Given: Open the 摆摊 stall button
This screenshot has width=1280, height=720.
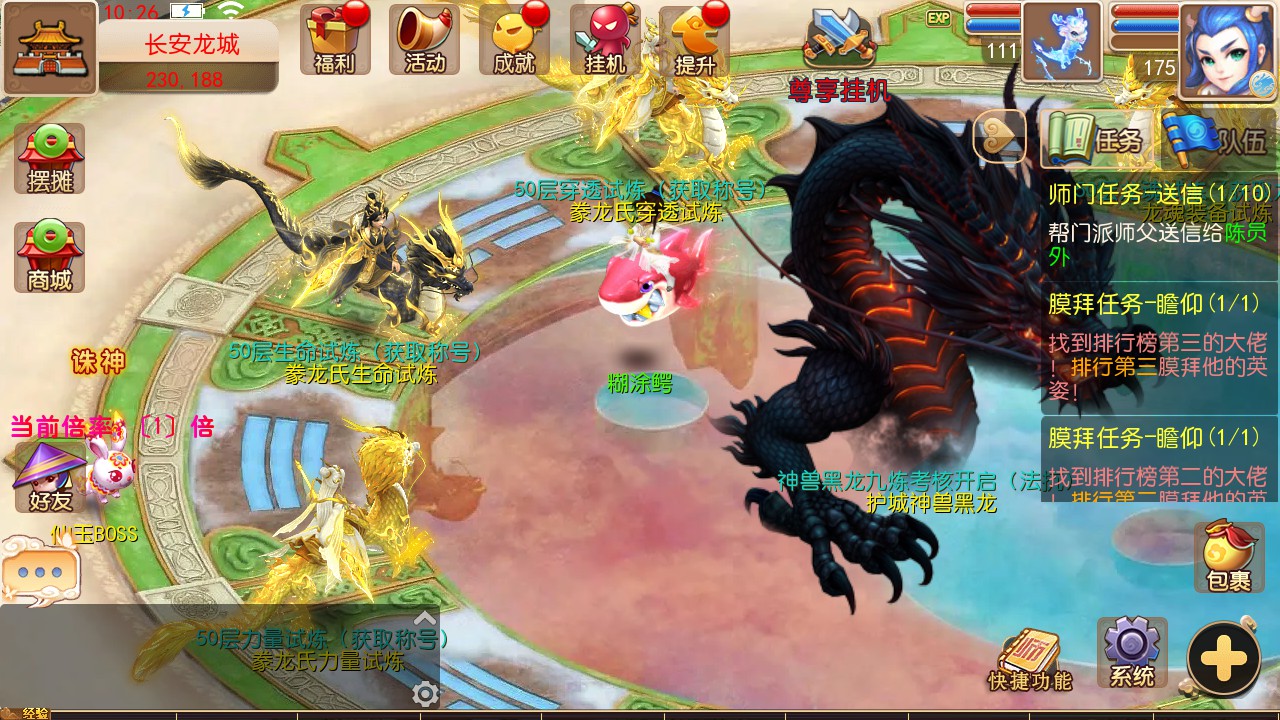Looking at the screenshot, I should 49,158.
